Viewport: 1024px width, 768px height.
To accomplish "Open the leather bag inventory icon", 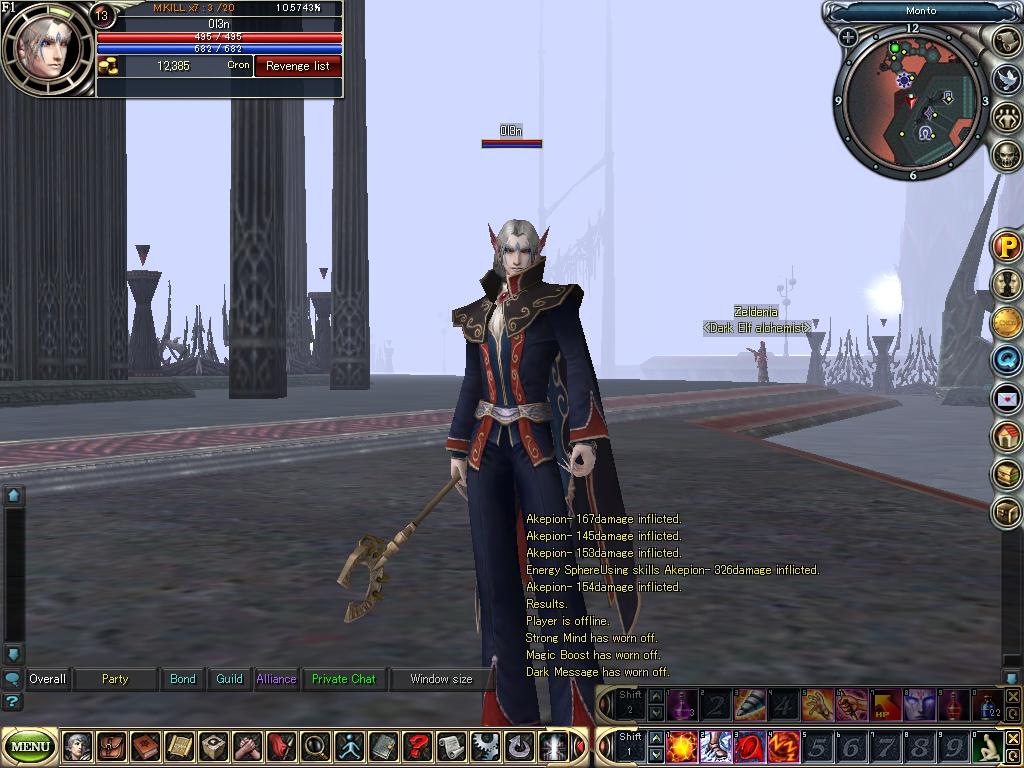I will tap(111, 746).
